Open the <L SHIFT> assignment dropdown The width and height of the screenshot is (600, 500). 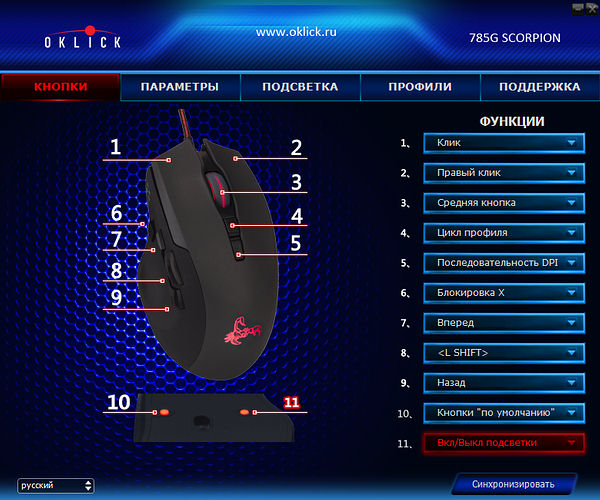click(x=503, y=353)
